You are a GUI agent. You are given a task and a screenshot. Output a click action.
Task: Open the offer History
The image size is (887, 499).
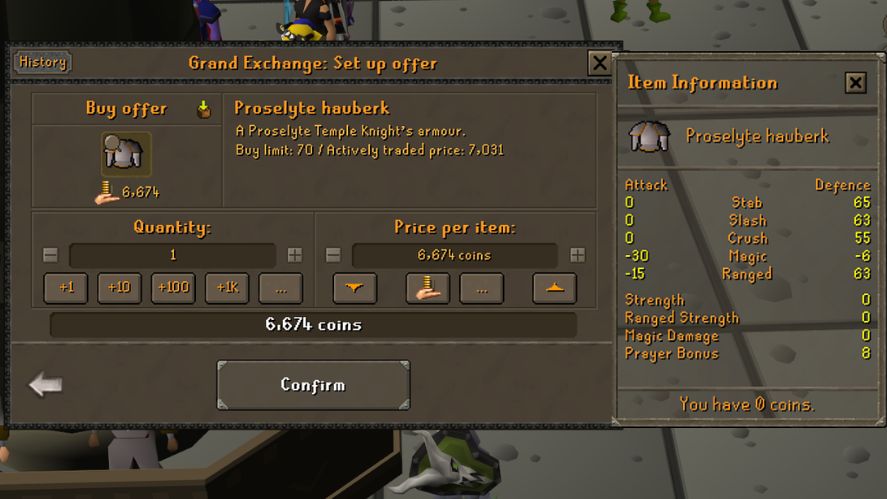[x=42, y=62]
